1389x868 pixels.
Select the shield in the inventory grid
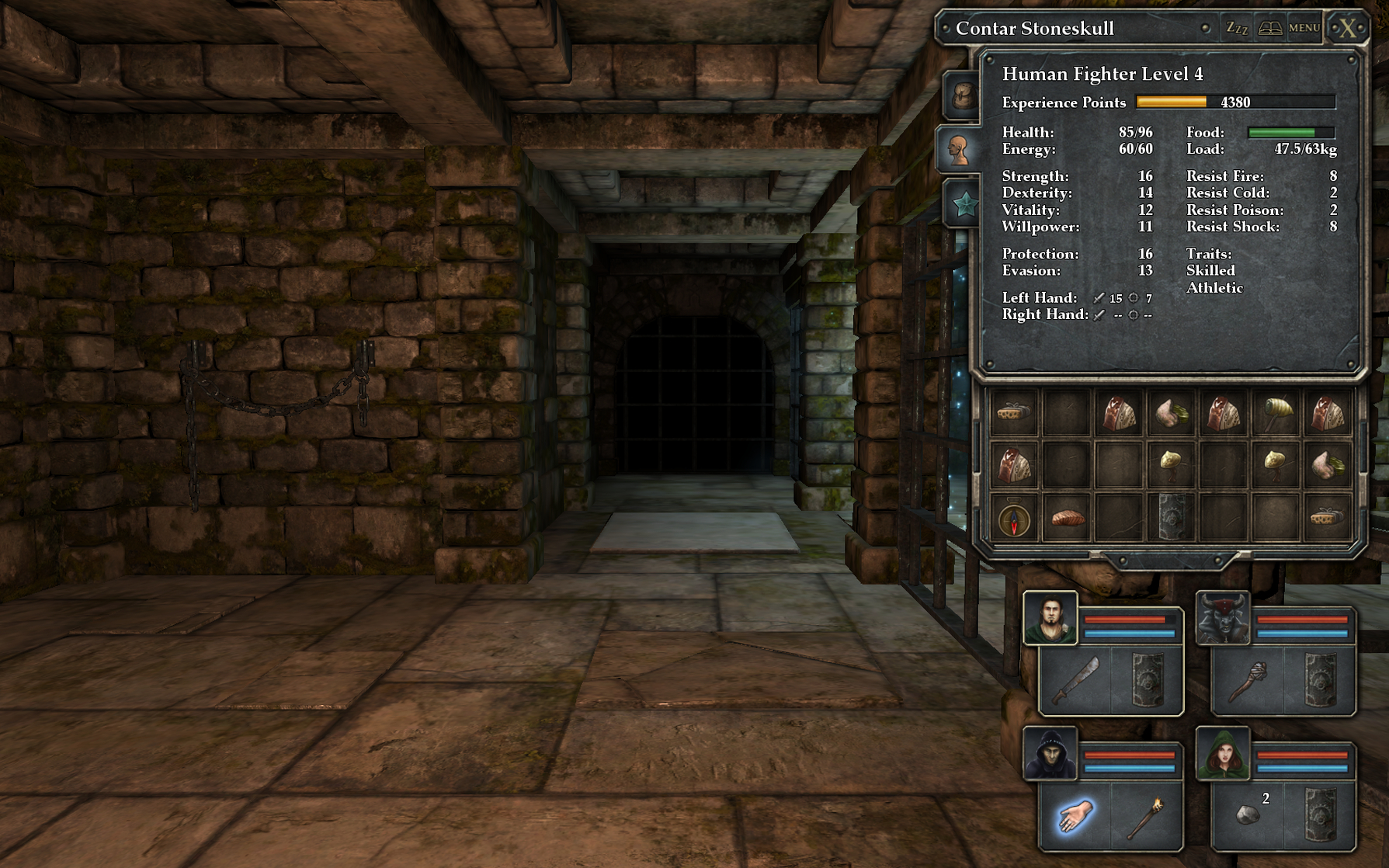click(1172, 518)
